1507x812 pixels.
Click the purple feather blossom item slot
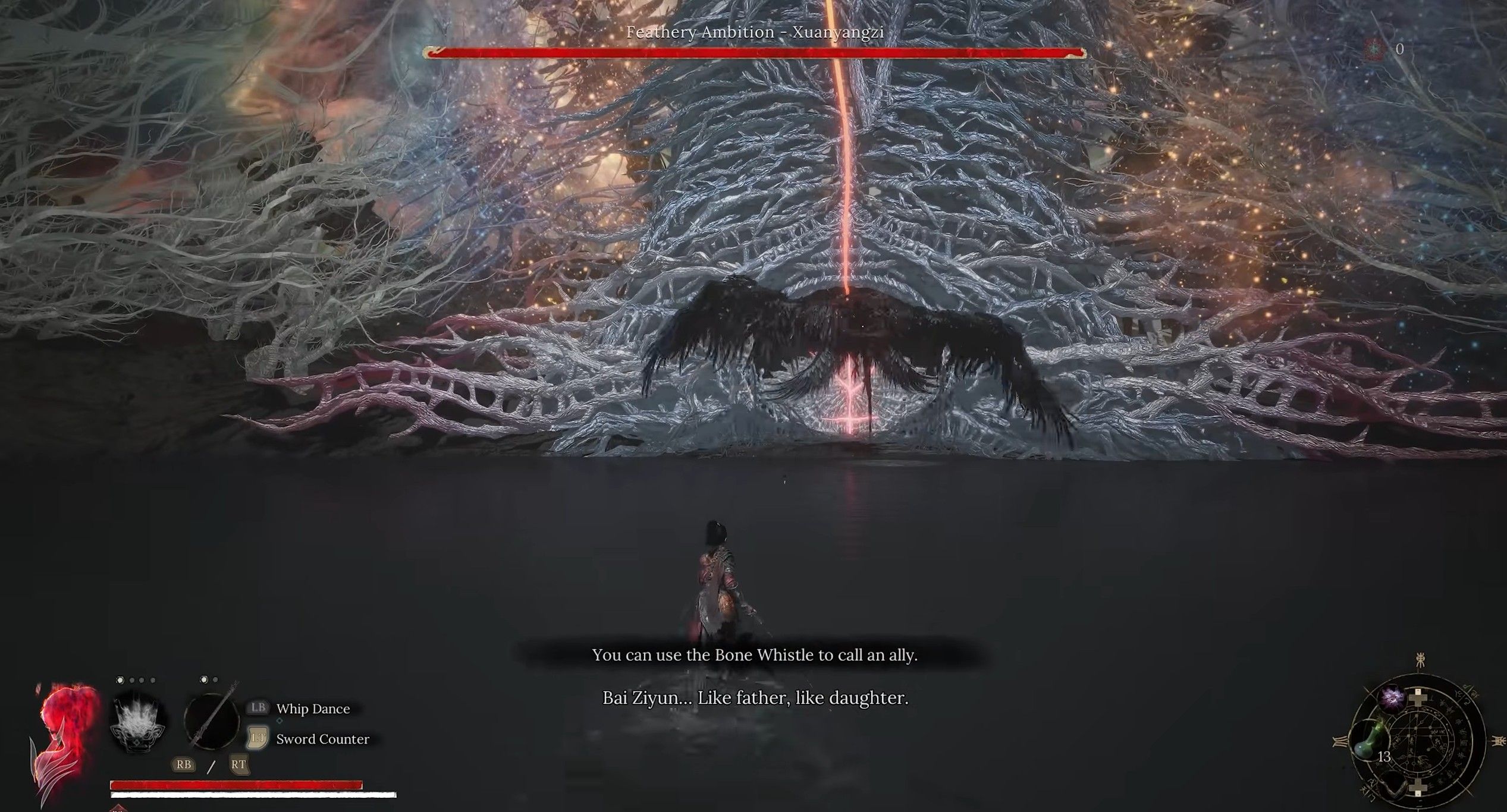pos(1392,700)
